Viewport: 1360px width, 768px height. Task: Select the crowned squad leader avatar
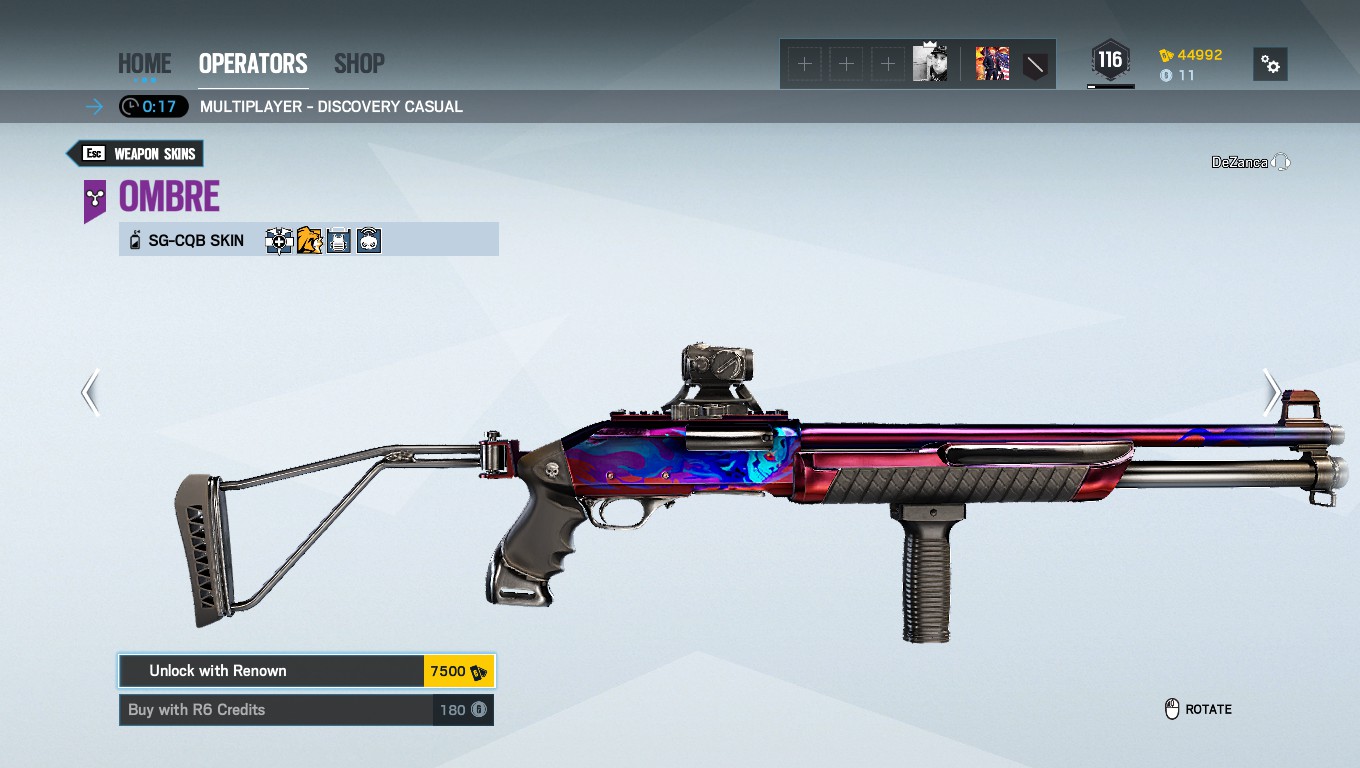[x=930, y=64]
